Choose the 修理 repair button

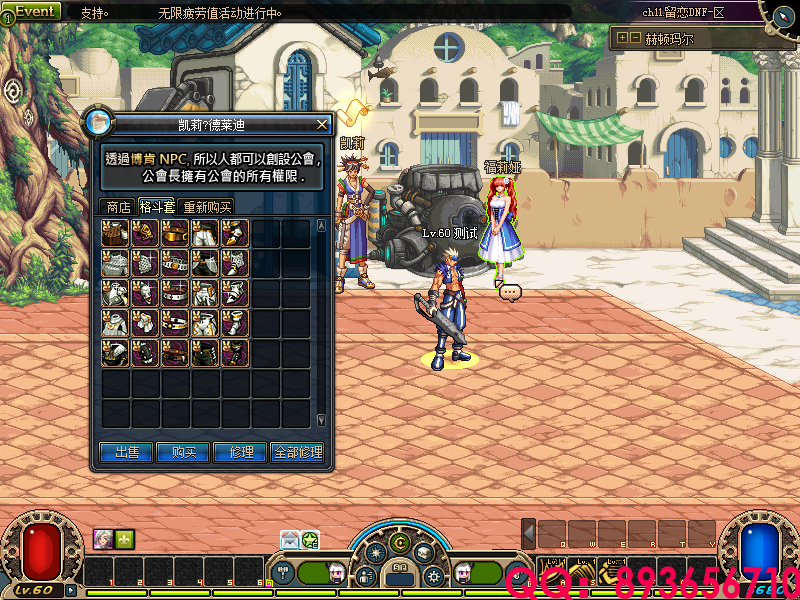coord(241,453)
